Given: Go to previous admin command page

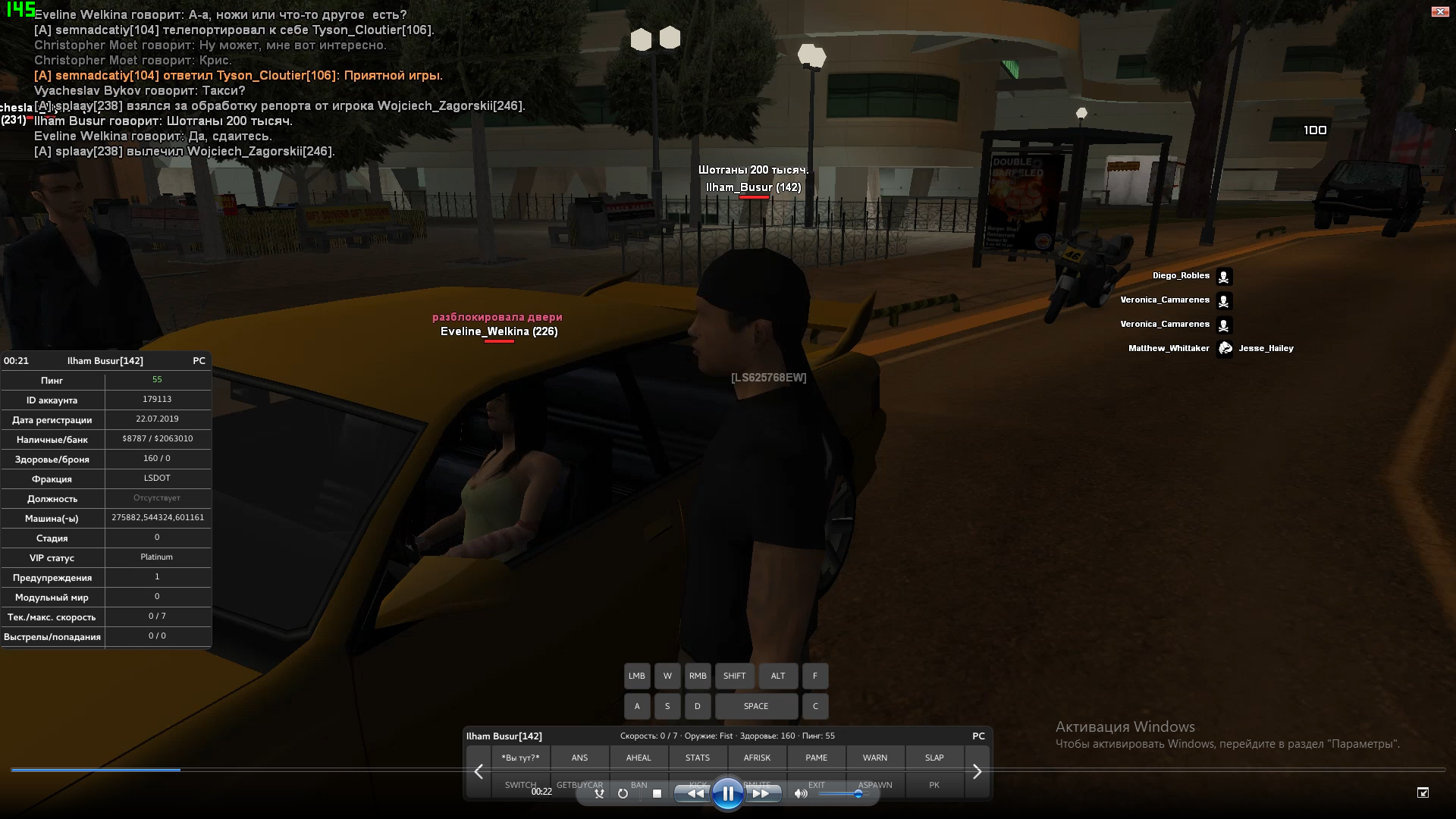Looking at the screenshot, I should click(x=479, y=772).
